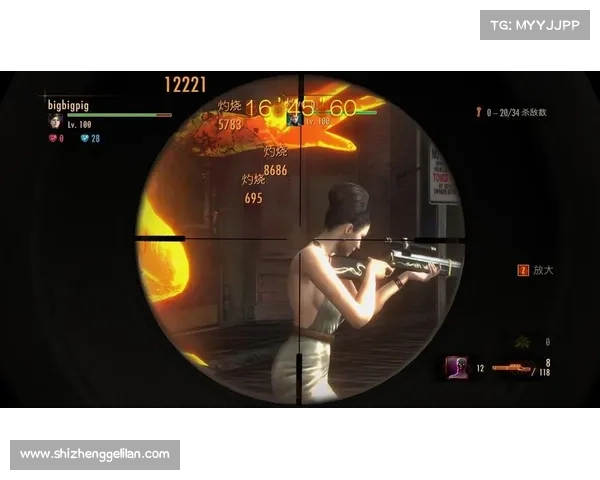Click the key kill-count objective tracker
The height and width of the screenshot is (480, 600).
click(515, 113)
